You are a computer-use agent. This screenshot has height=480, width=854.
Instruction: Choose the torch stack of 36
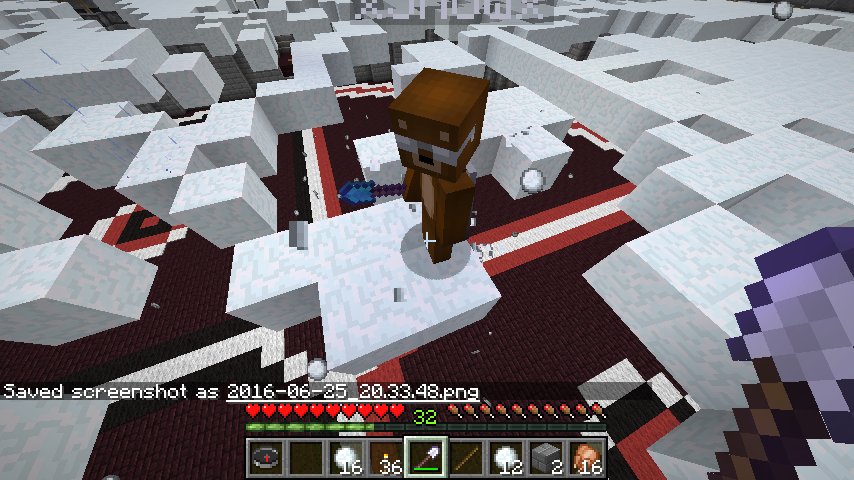tap(385, 458)
